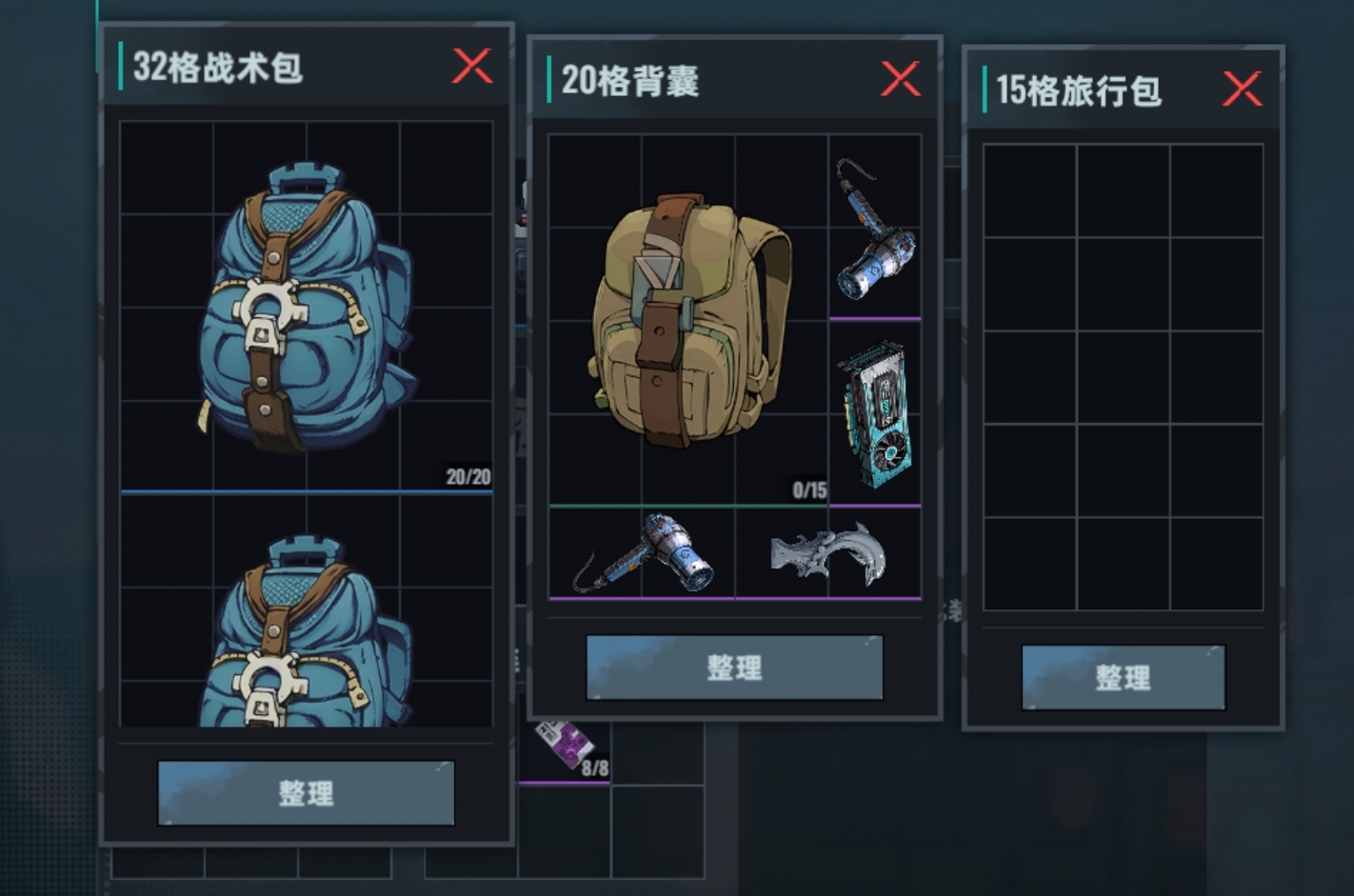Select the curved dolphin-shaped blade item
This screenshot has height=896, width=1354.
coord(828,552)
